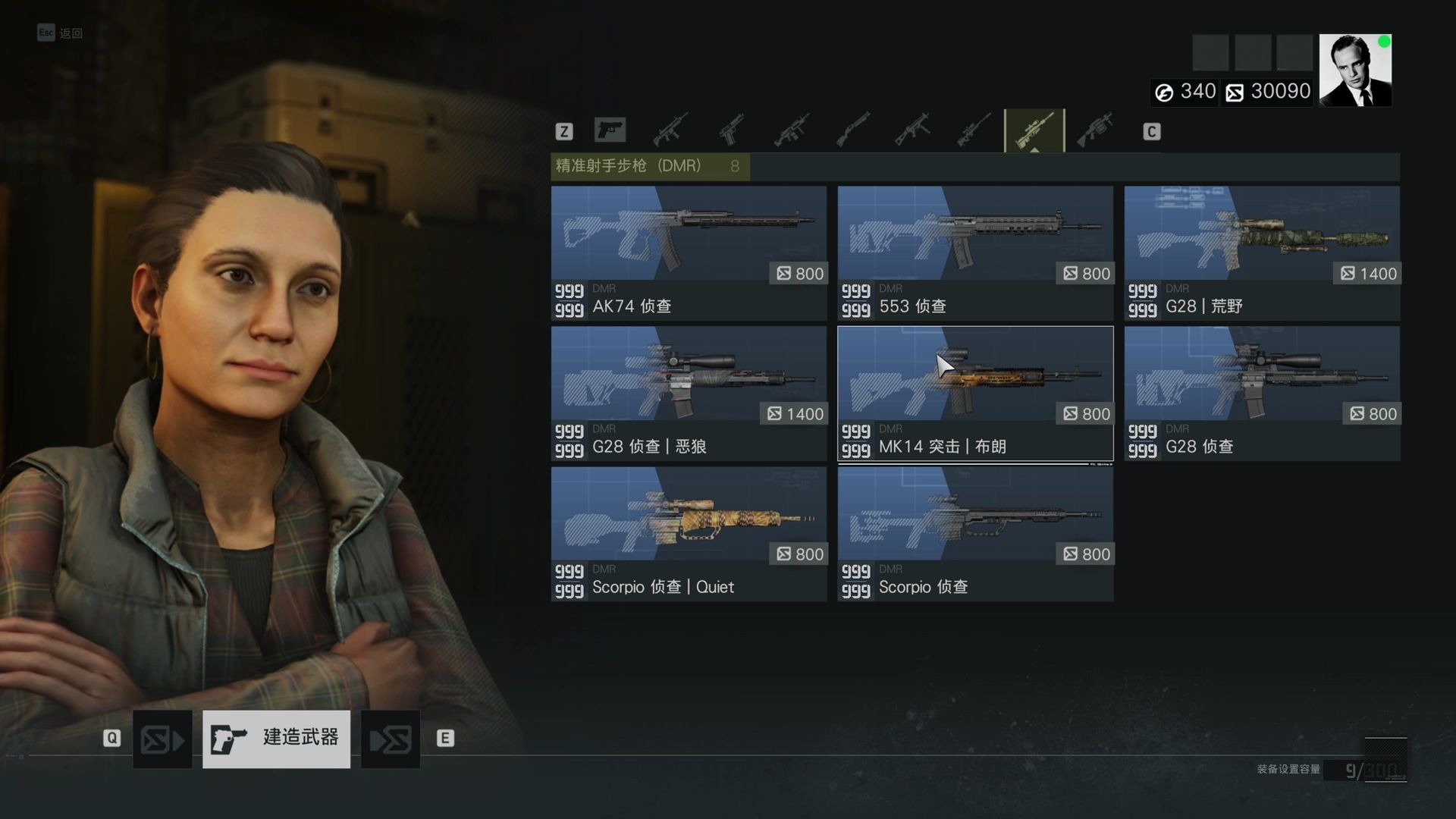1456x819 pixels.
Task: Open the grenade launcher category tab
Action: click(1095, 130)
